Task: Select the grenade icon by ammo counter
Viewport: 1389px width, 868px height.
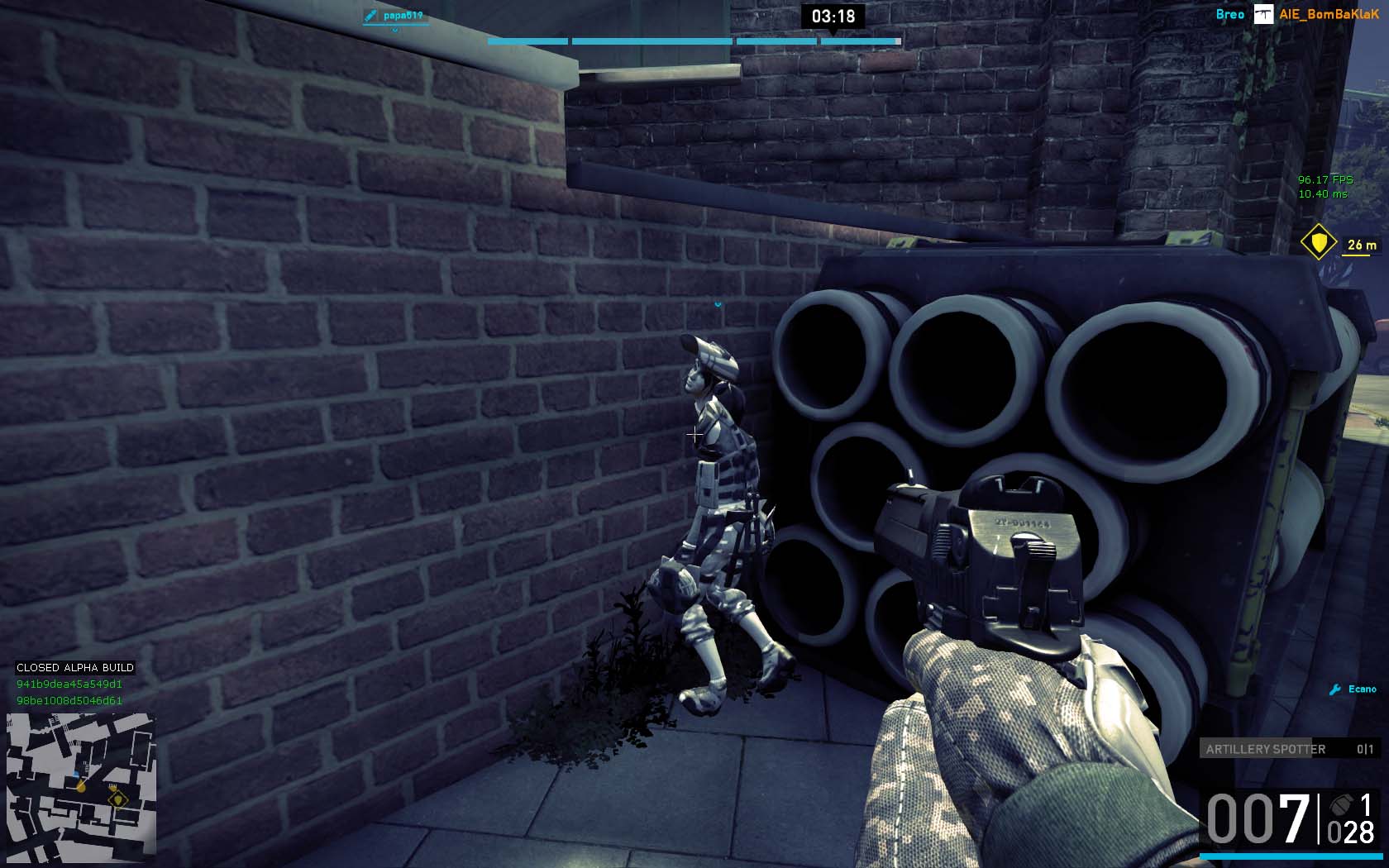Action: click(x=1341, y=804)
